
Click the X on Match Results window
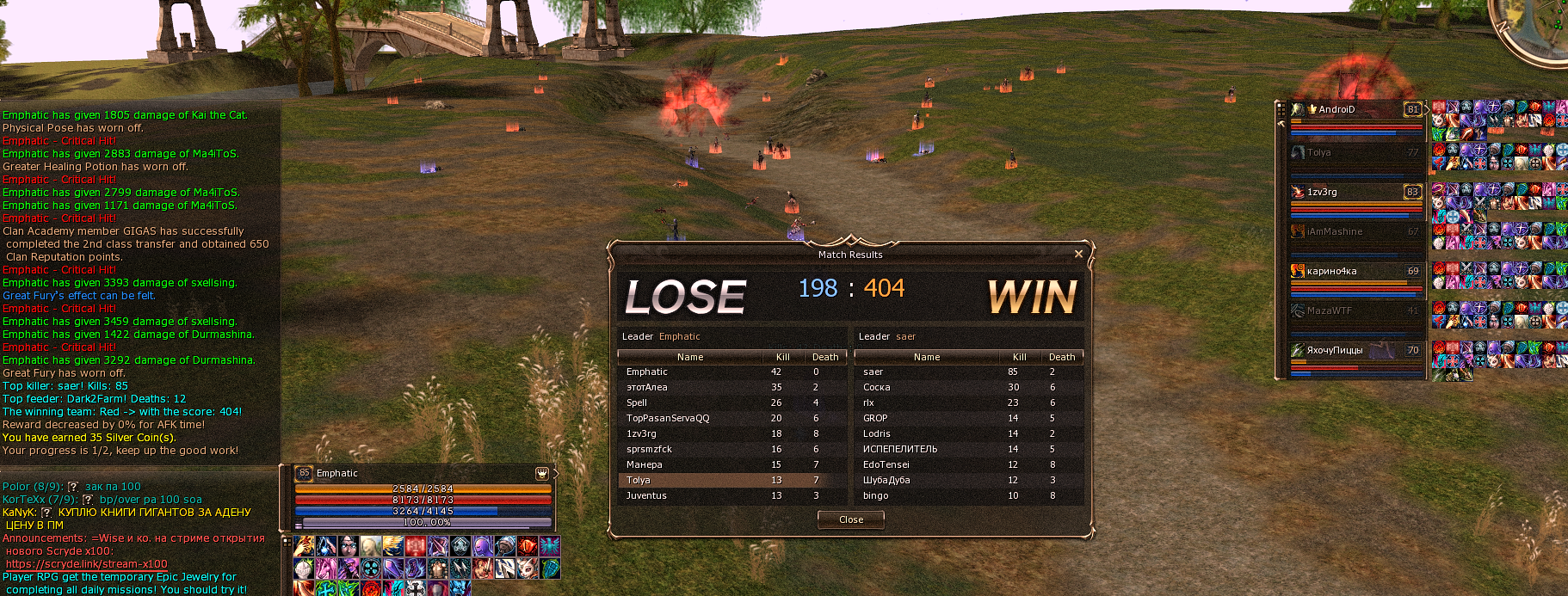pos(1078,254)
